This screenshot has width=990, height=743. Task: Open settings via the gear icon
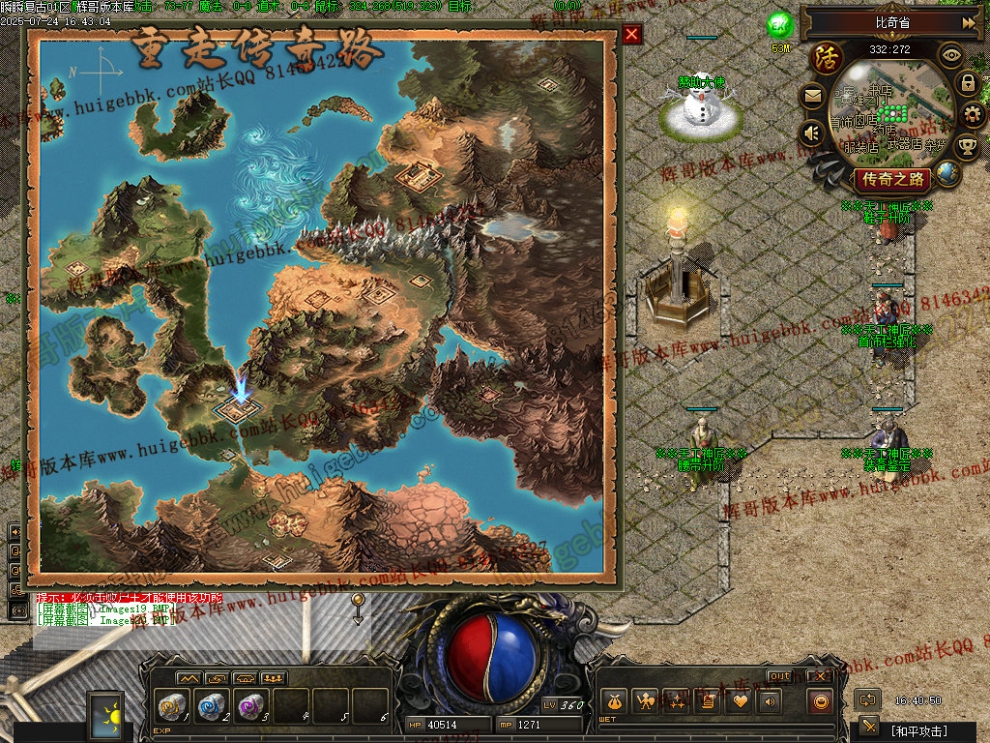[972, 115]
